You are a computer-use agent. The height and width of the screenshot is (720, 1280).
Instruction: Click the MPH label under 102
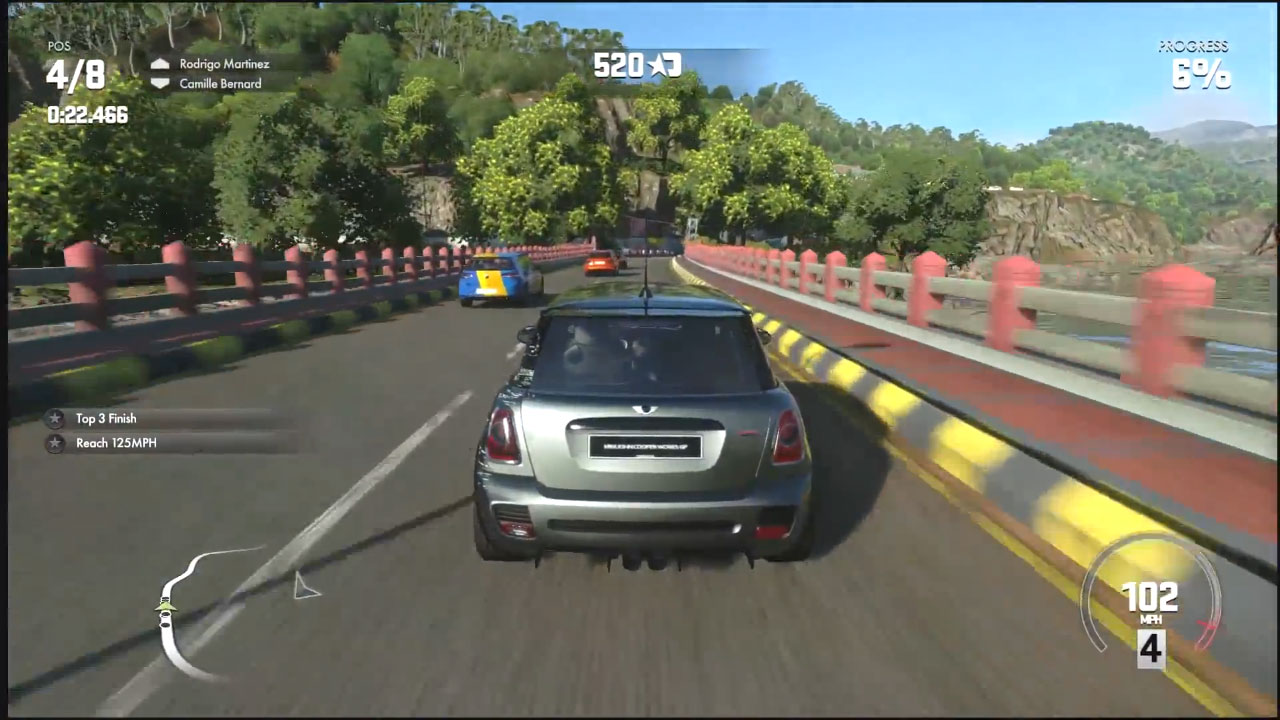click(1152, 617)
